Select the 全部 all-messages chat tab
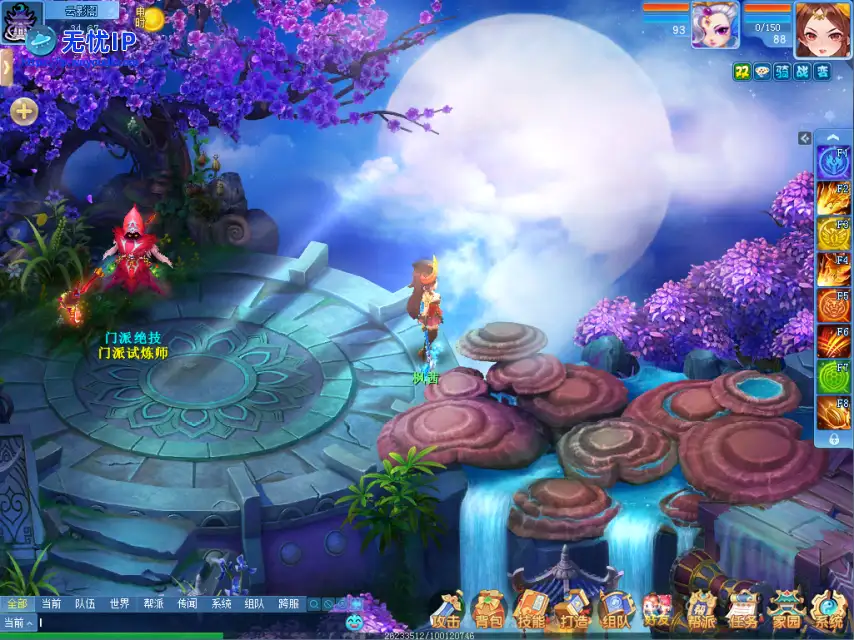 16,604
